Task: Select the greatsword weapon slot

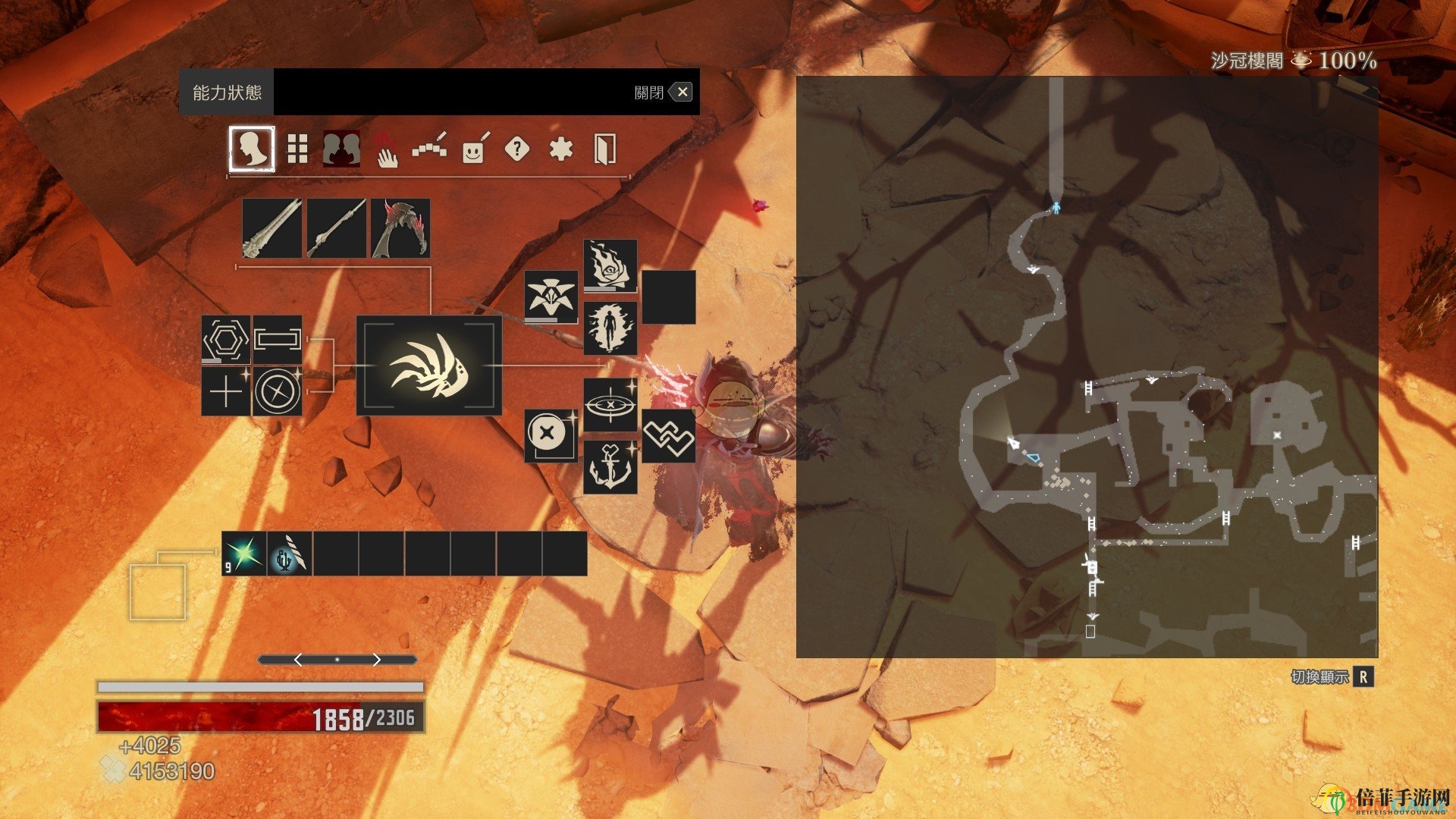Action: pos(271,228)
